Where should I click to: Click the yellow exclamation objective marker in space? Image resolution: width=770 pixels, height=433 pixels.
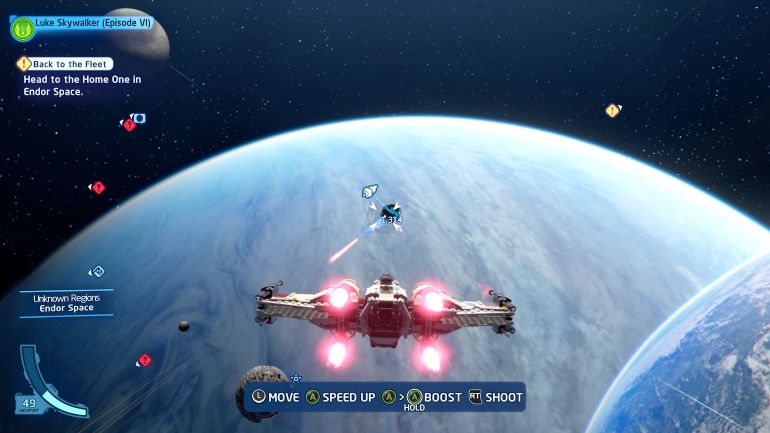tap(612, 110)
